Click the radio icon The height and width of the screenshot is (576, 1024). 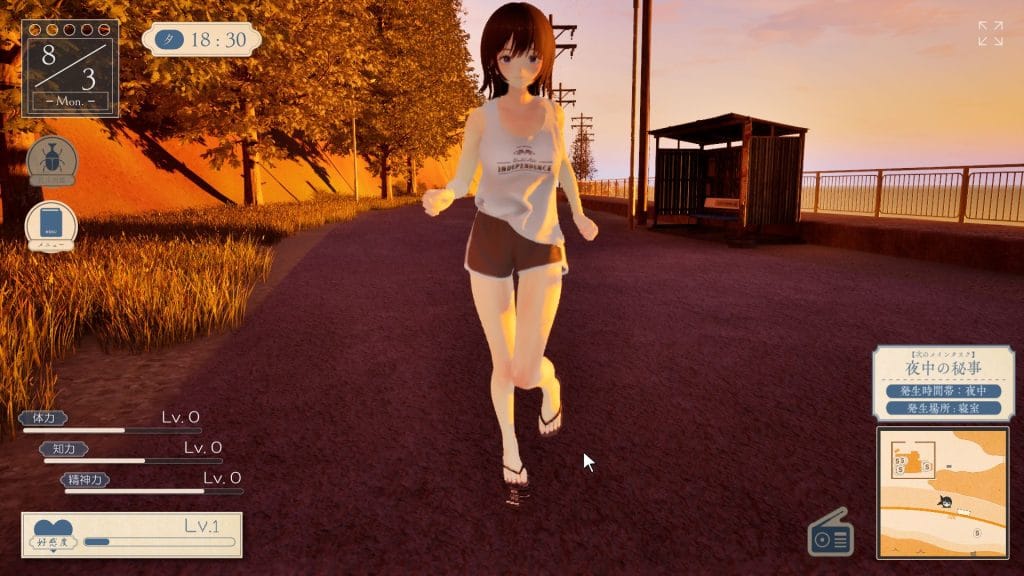(831, 534)
